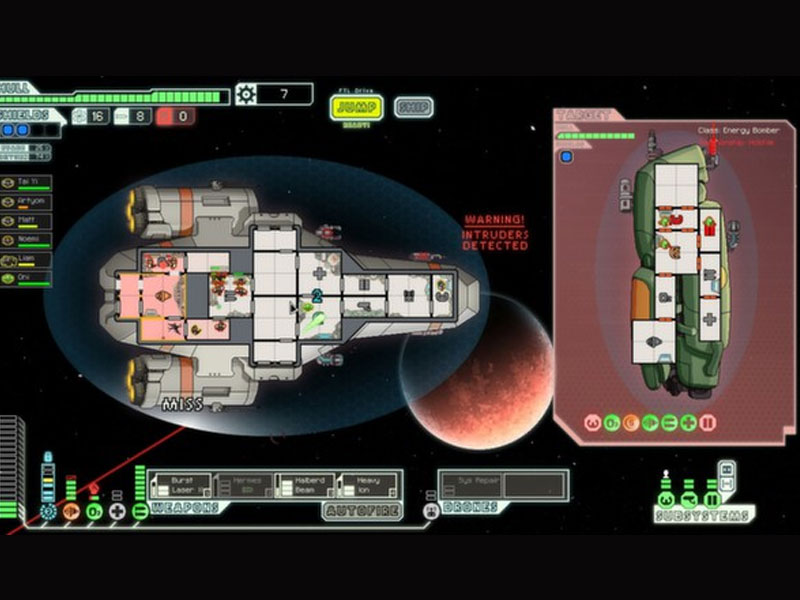800x600 pixels.
Task: Select the Burst Laser weapon slot
Action: (x=182, y=485)
